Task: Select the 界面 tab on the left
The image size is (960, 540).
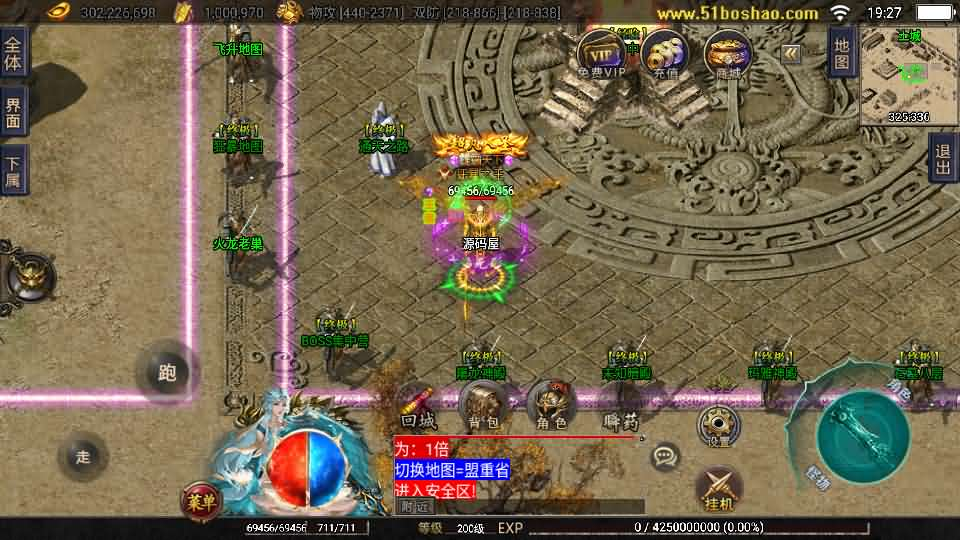Action: coord(13,111)
